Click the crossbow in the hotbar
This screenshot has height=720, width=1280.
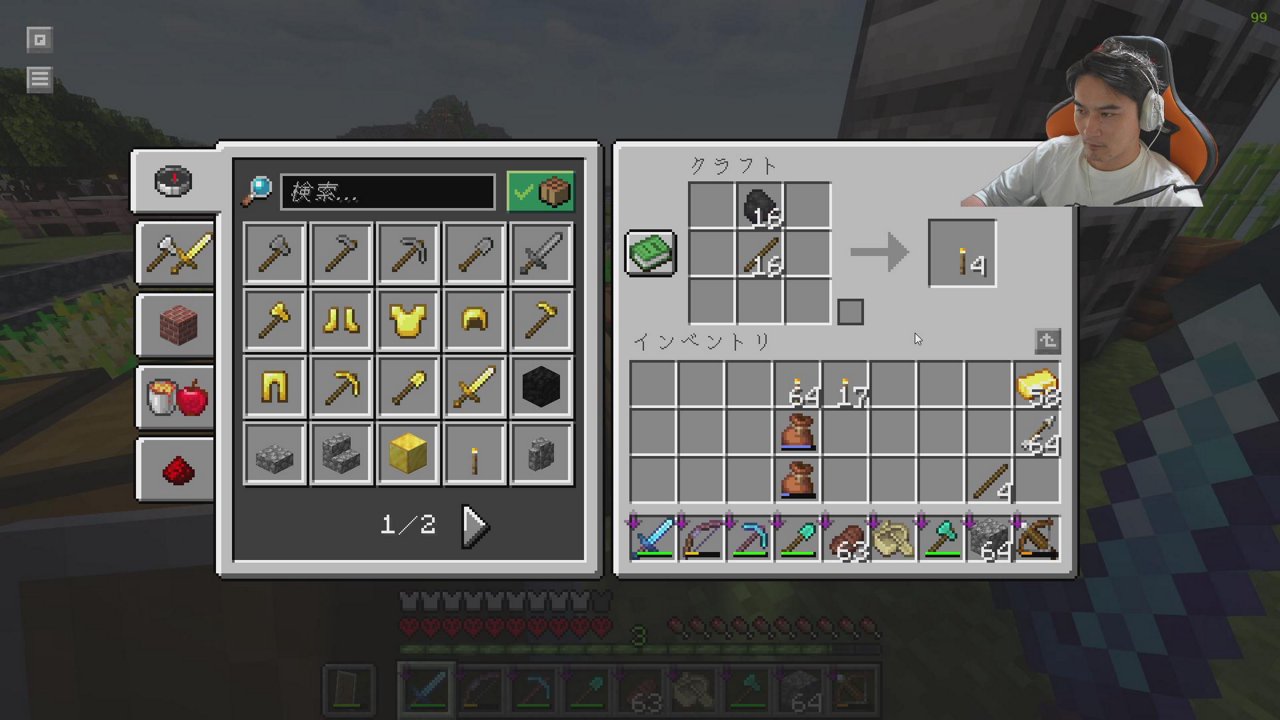[x=1037, y=539]
